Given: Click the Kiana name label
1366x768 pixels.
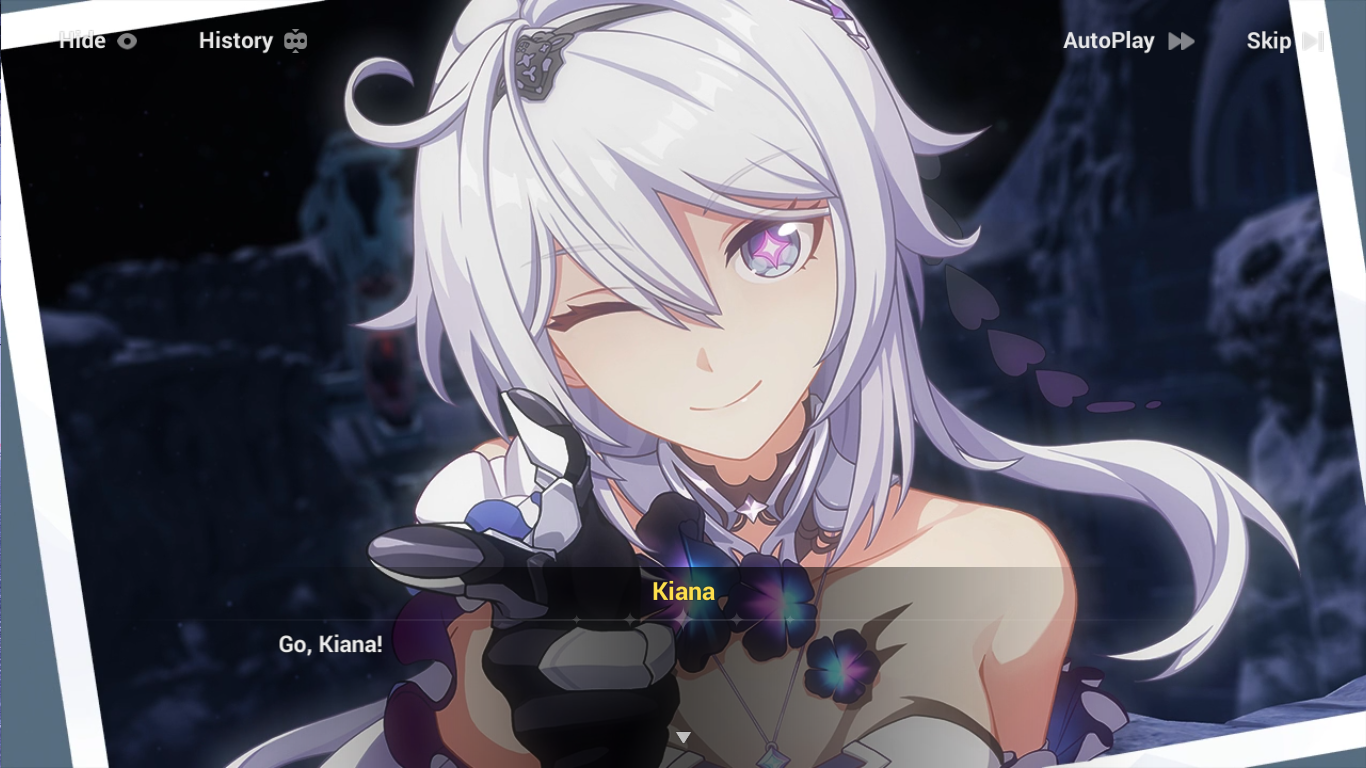Looking at the screenshot, I should pyautogui.click(x=684, y=591).
